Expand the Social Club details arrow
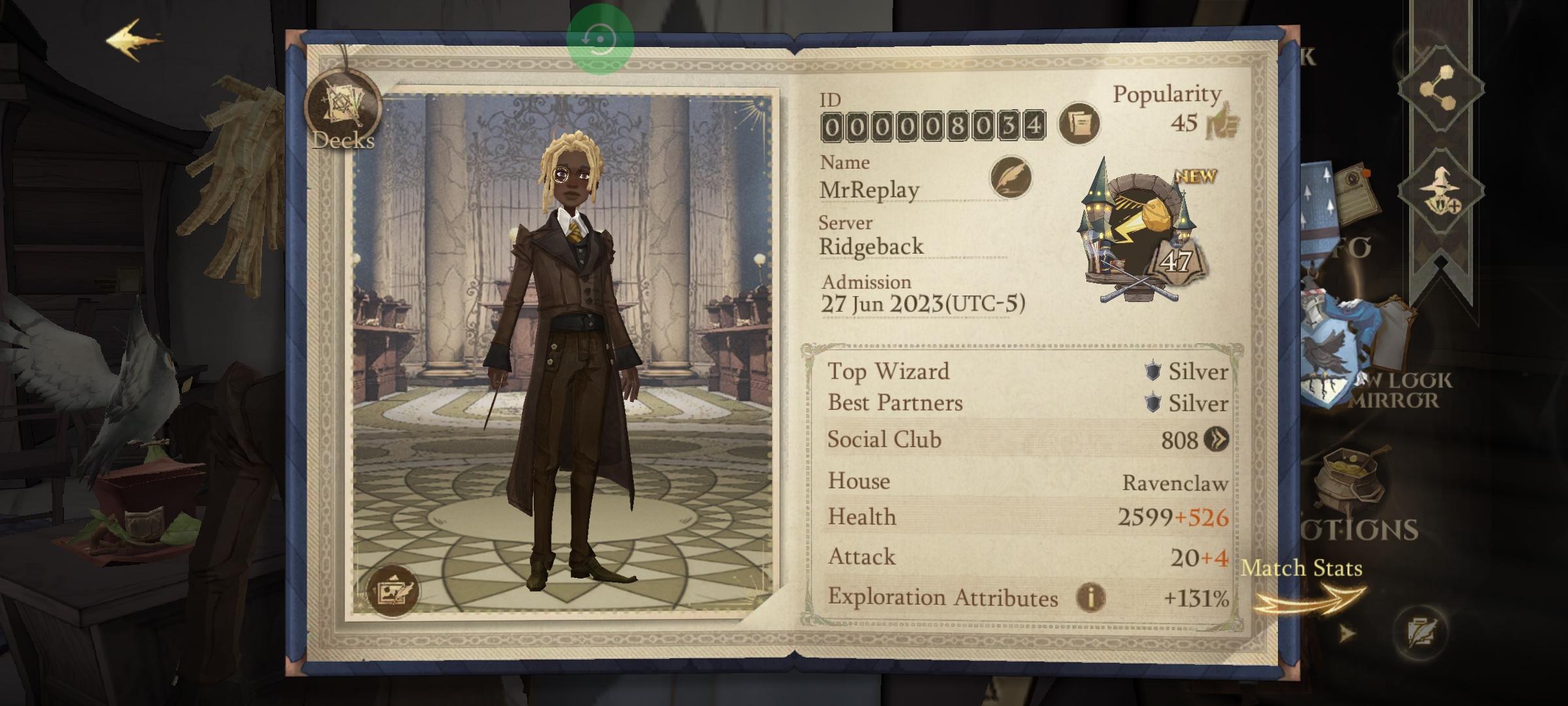Viewport: 1568px width, 706px height. coord(1217,440)
